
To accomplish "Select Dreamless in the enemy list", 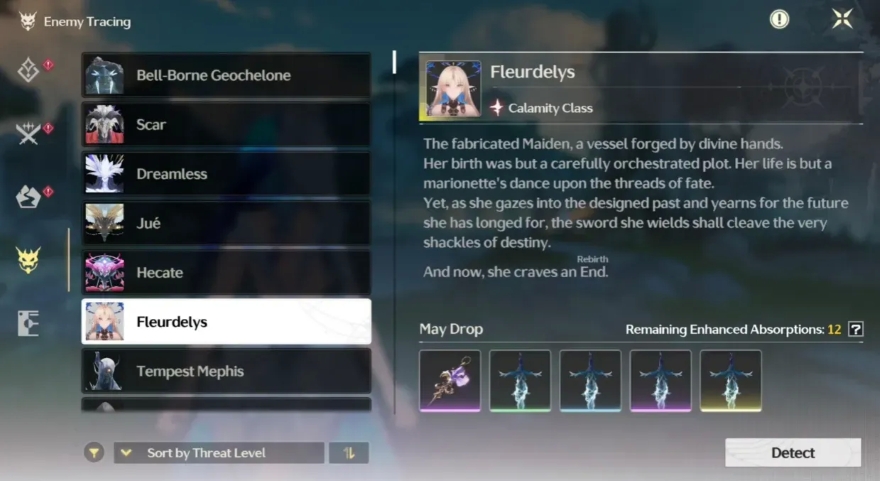I will [x=226, y=174].
